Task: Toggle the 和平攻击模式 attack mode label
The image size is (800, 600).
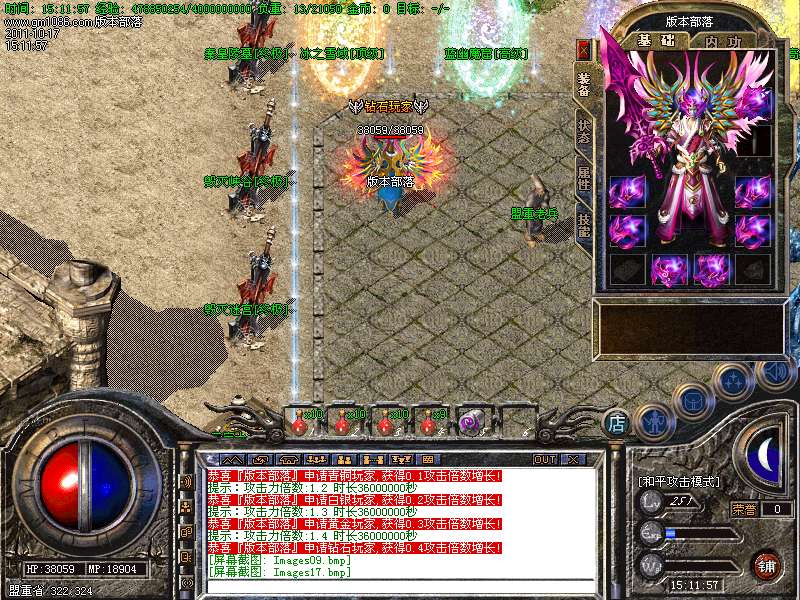Action: (x=679, y=482)
